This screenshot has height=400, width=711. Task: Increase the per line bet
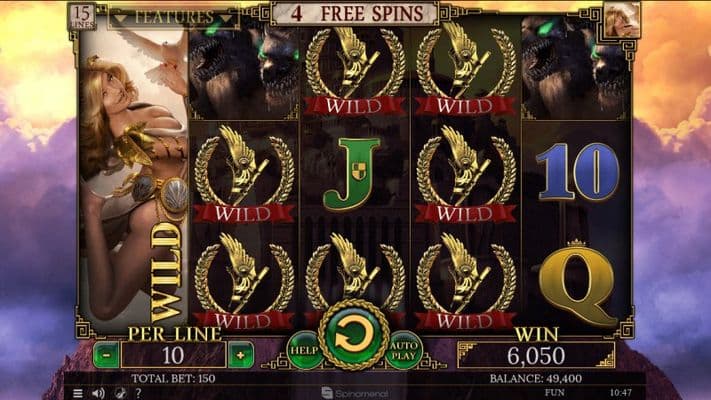pos(239,354)
